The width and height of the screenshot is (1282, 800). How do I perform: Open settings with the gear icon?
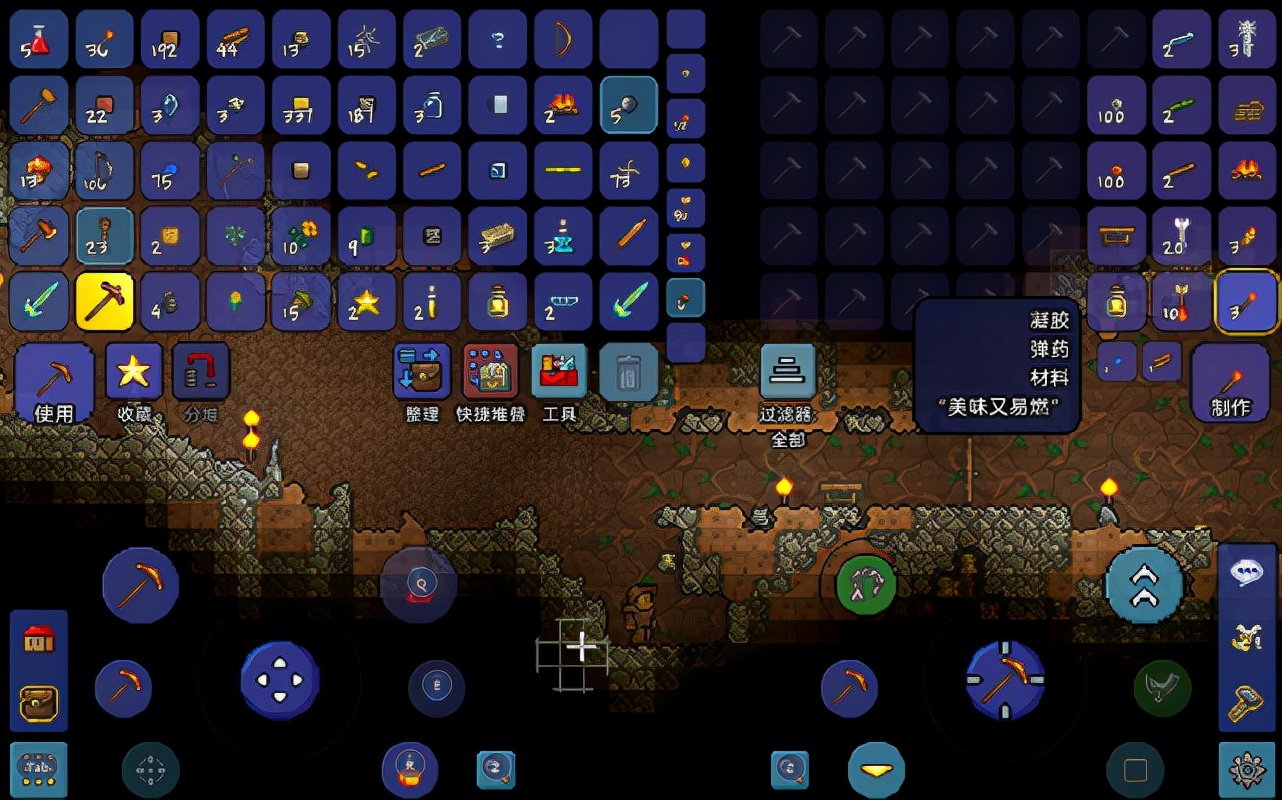pos(1246,769)
